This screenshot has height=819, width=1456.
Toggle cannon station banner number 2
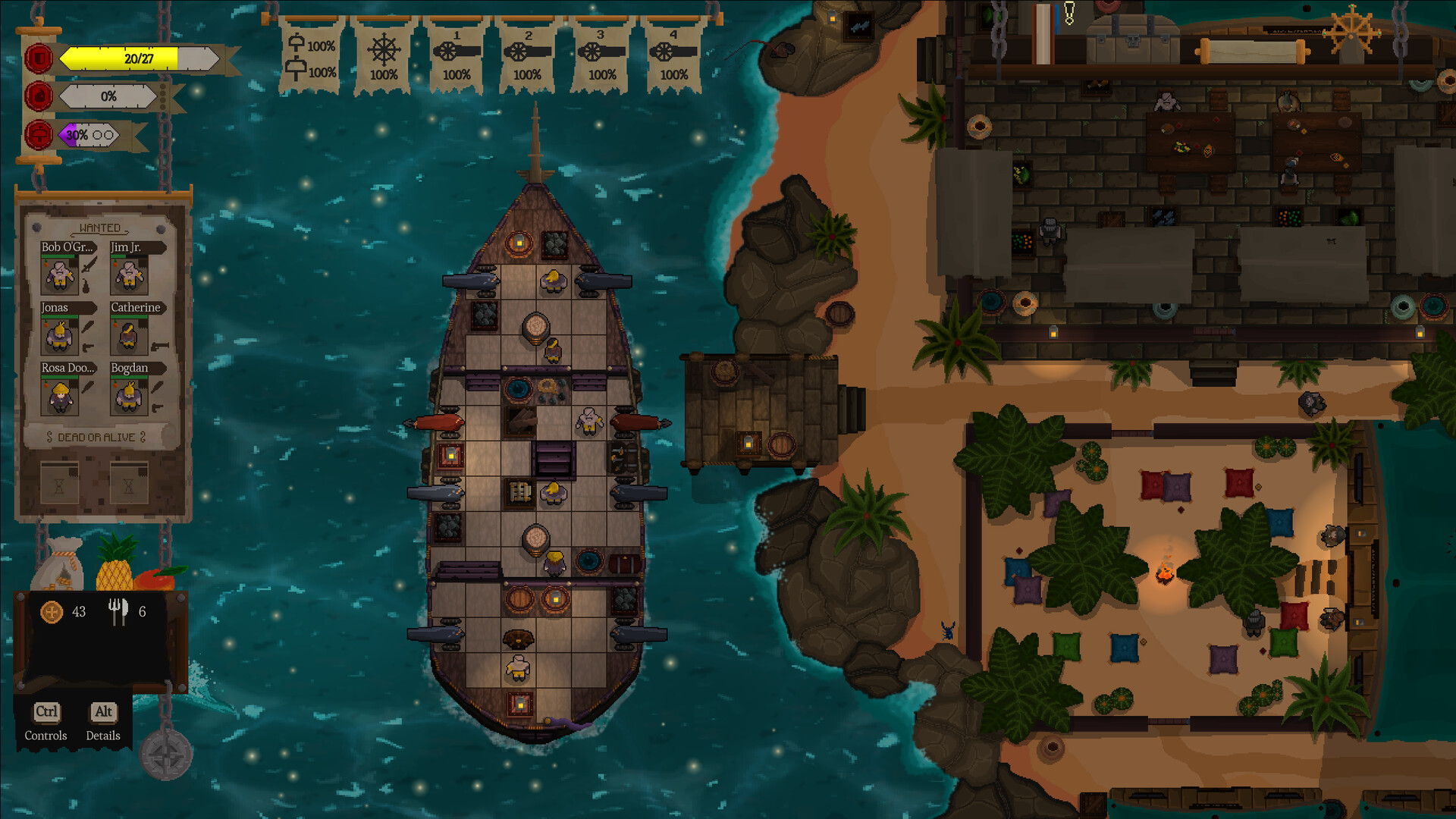(528, 53)
